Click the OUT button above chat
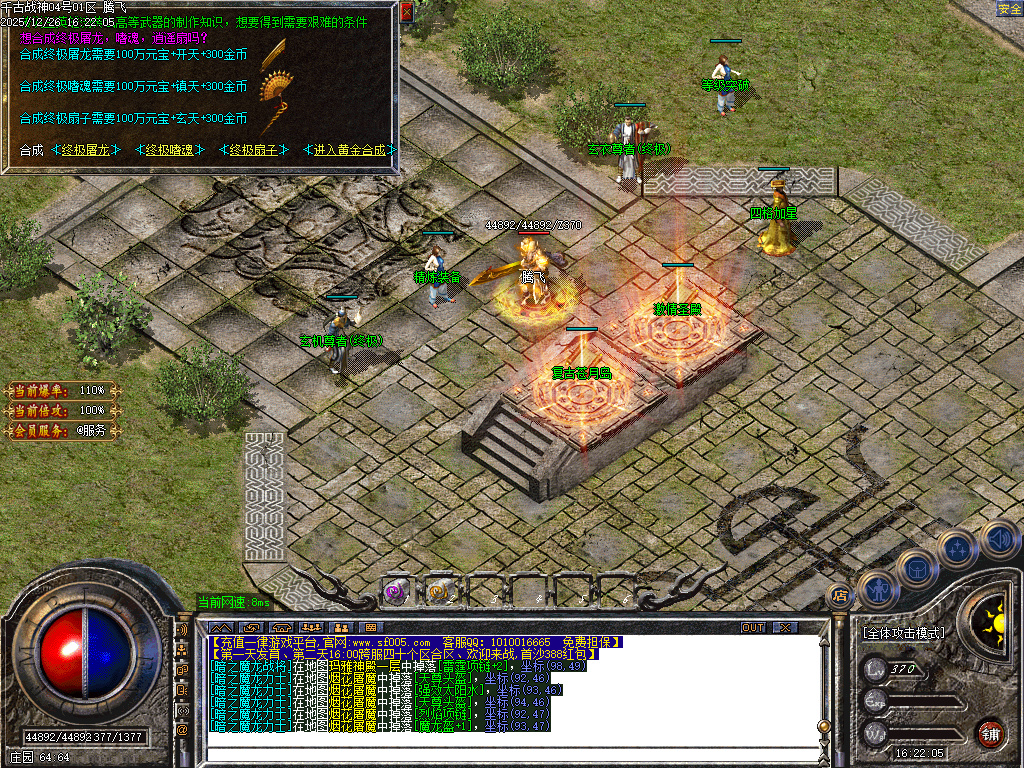The height and width of the screenshot is (768, 1024). click(x=753, y=627)
